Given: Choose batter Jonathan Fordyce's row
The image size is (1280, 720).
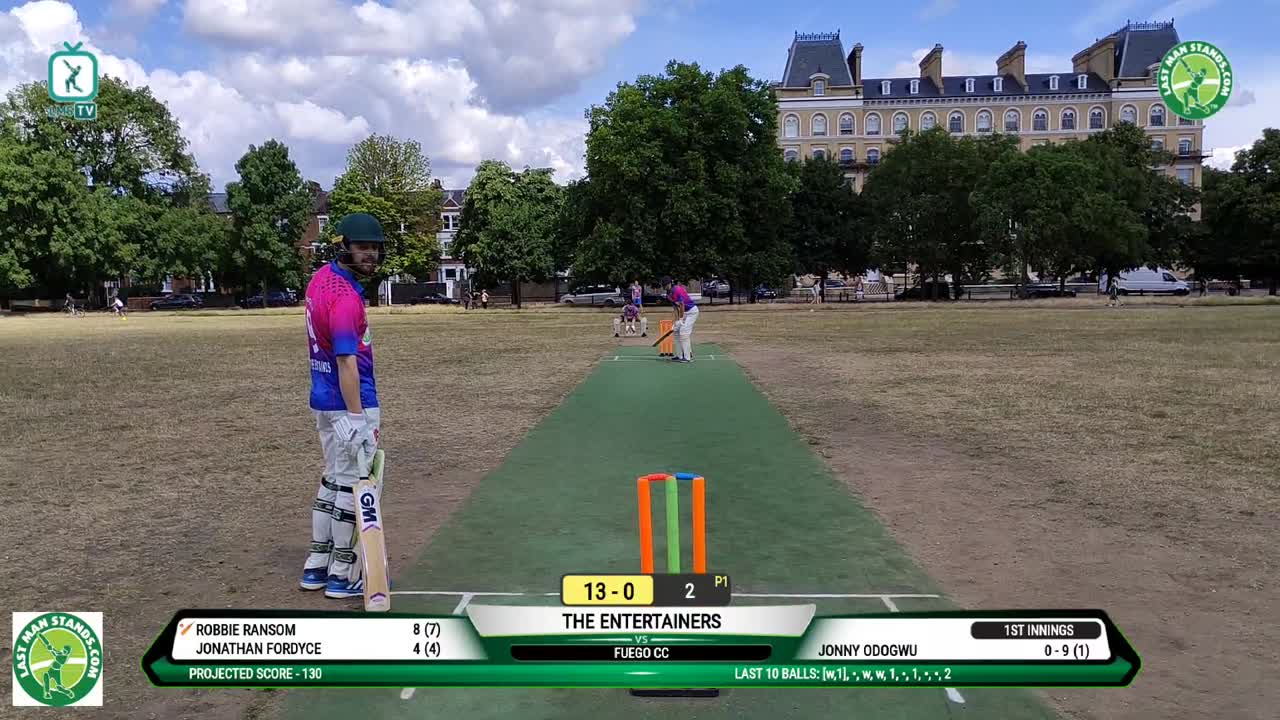Looking at the screenshot, I should click(310, 649).
